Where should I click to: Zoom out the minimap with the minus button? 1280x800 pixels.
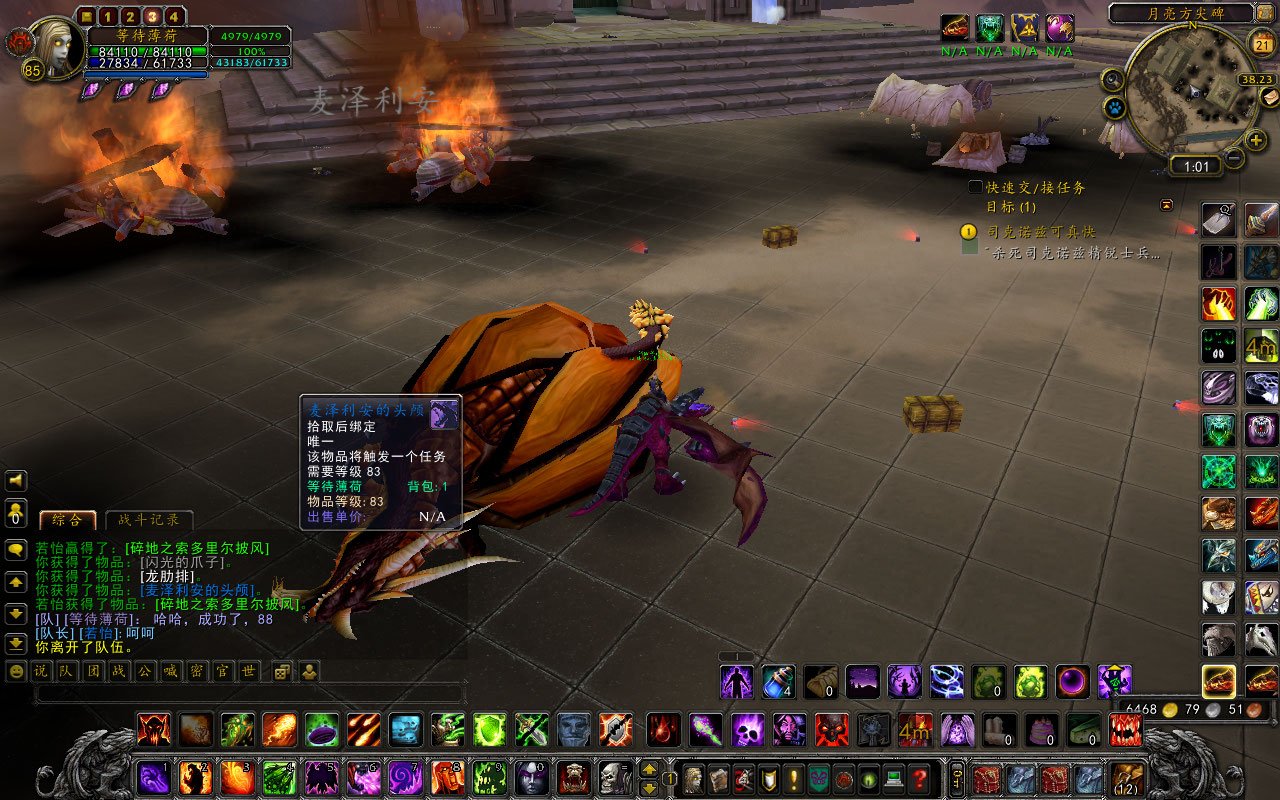coord(1234,158)
